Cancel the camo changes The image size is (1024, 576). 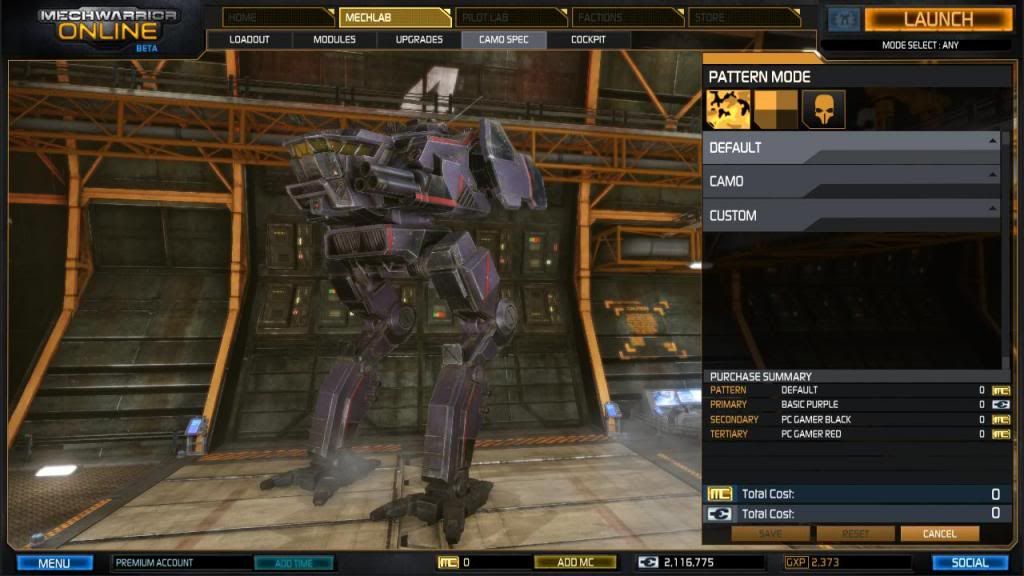pyautogui.click(x=939, y=534)
